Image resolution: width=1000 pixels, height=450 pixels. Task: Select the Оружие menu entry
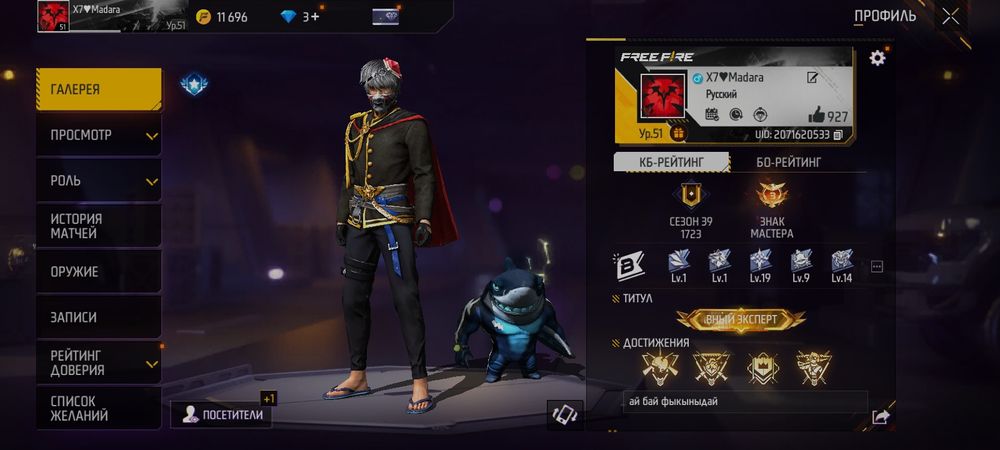click(x=98, y=271)
